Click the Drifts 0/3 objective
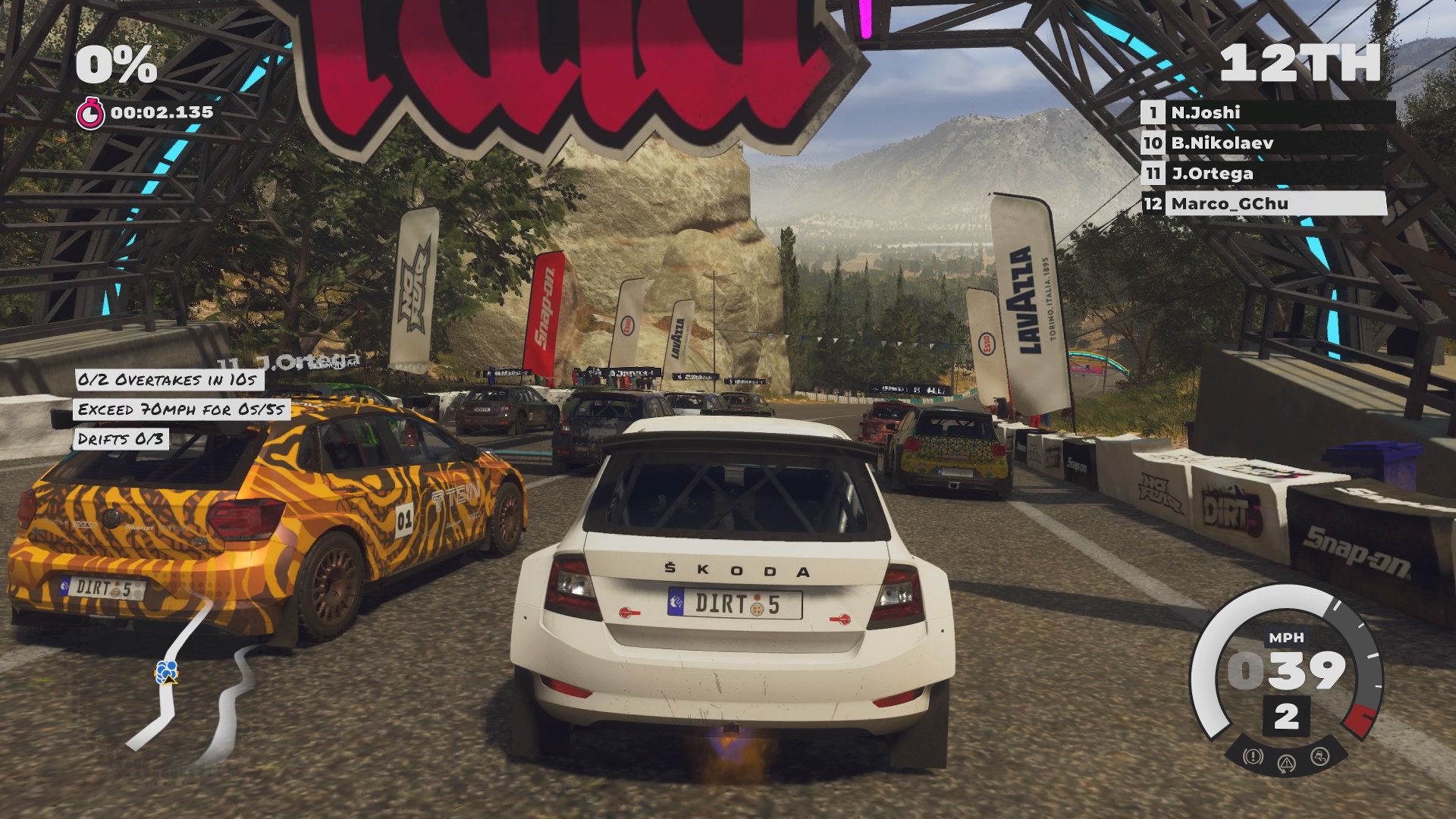1456x819 pixels. coord(121,439)
